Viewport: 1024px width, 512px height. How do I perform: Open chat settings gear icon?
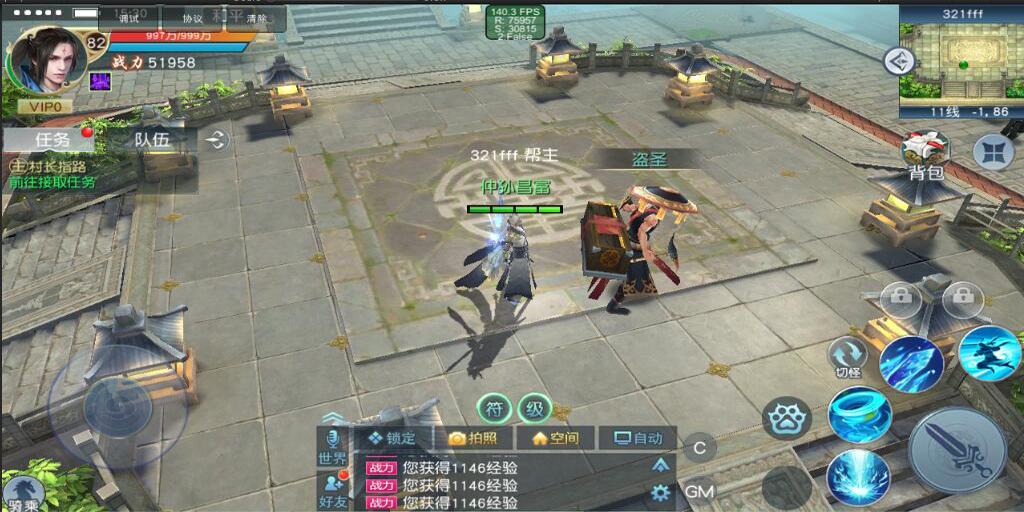(x=660, y=491)
